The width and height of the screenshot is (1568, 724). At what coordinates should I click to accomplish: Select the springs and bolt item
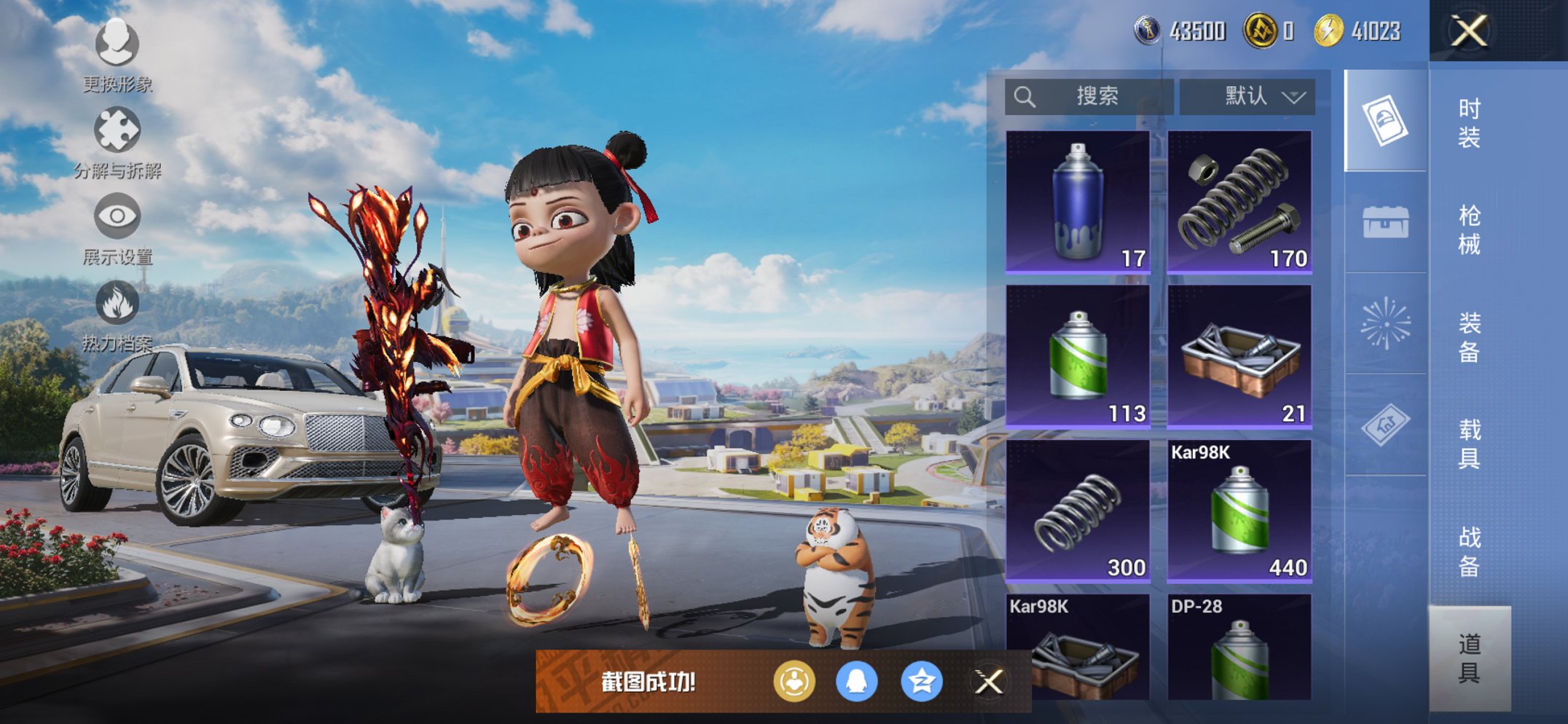click(x=1239, y=202)
